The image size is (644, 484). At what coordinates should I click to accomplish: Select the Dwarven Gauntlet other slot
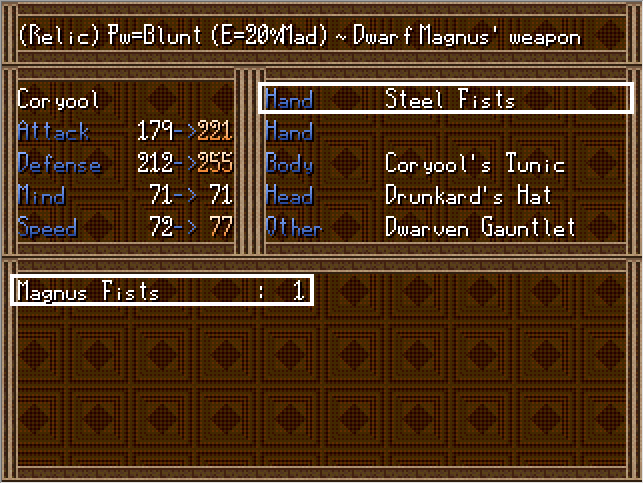446,228
